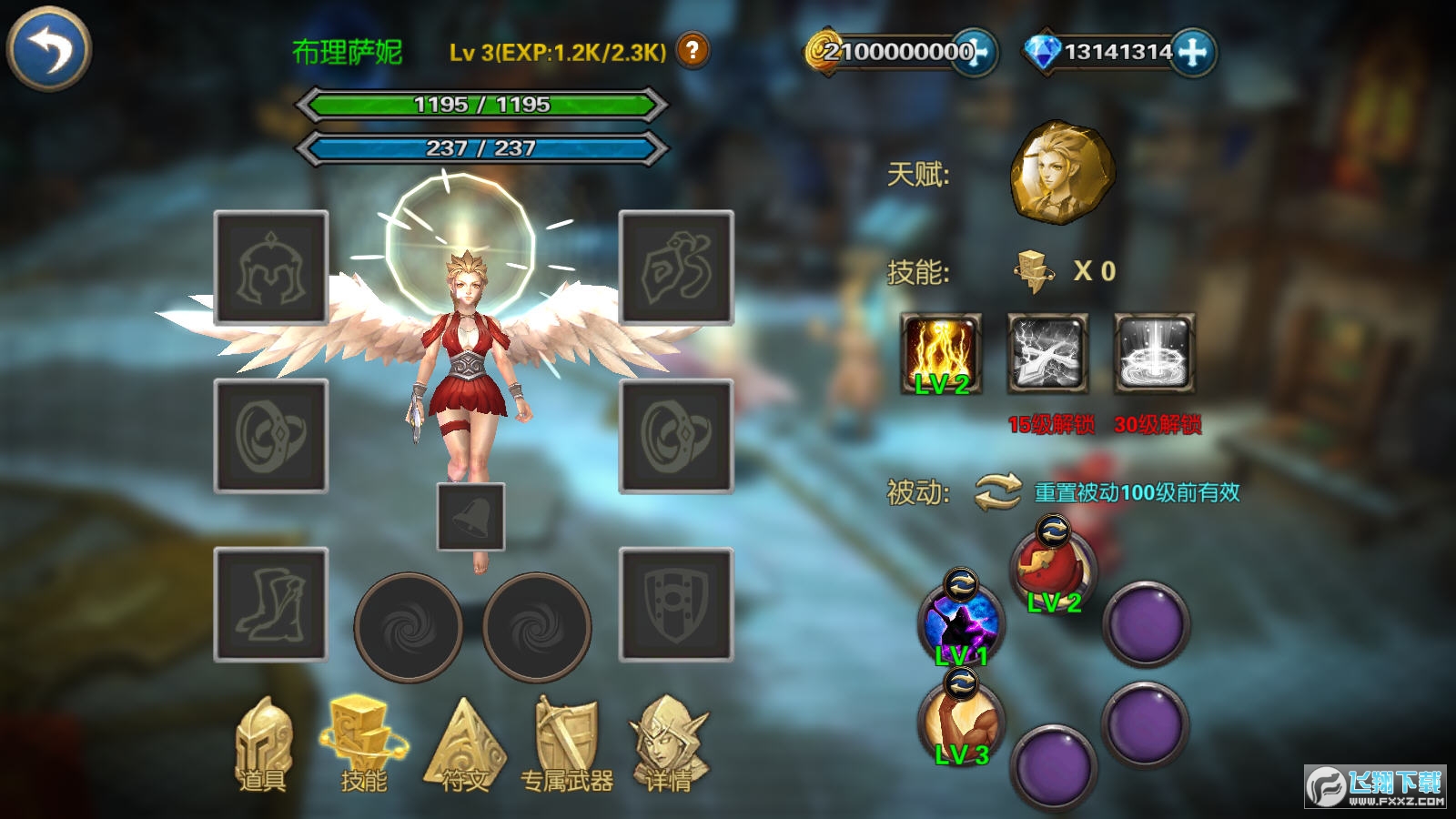Tap the bell icon below the character
Viewport: 1456px width, 819px height.
pos(470,515)
